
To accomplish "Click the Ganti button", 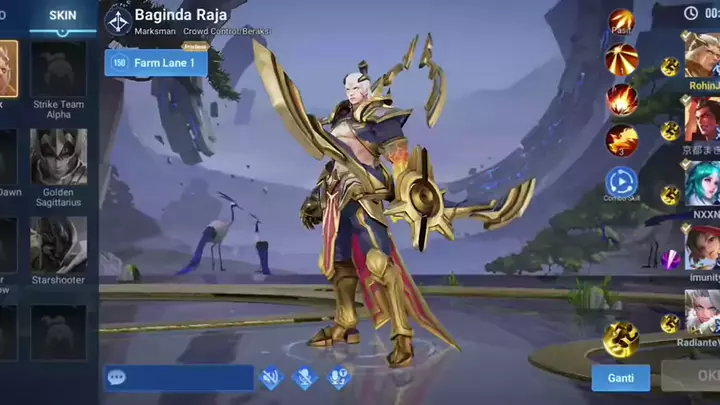I will 620,377.
